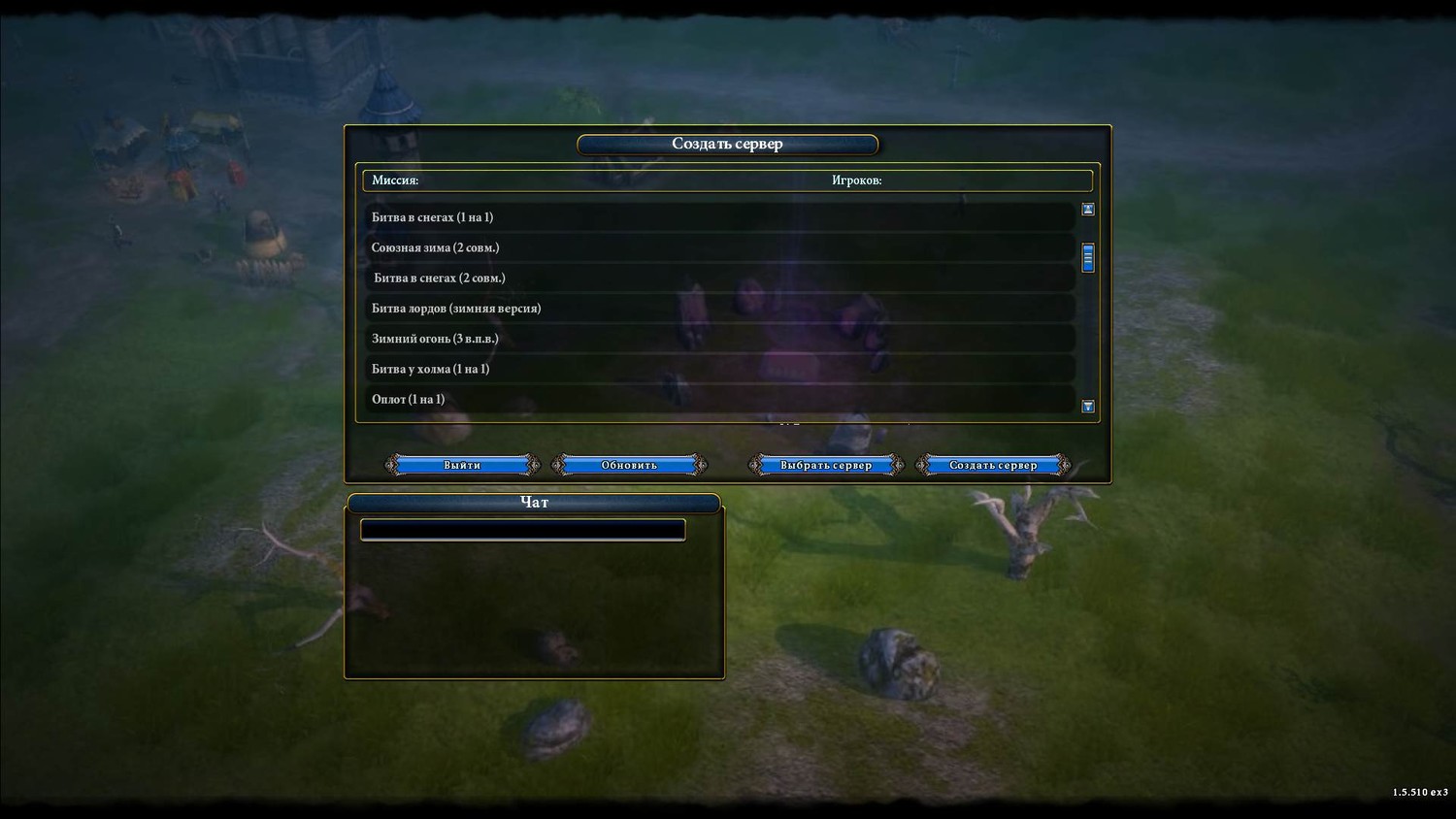Click the mission list scroll-down arrow

coord(1088,407)
